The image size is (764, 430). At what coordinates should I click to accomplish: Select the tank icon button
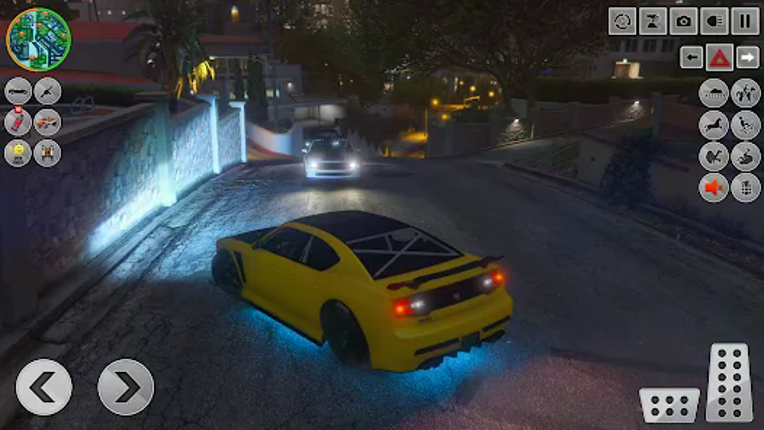point(714,93)
